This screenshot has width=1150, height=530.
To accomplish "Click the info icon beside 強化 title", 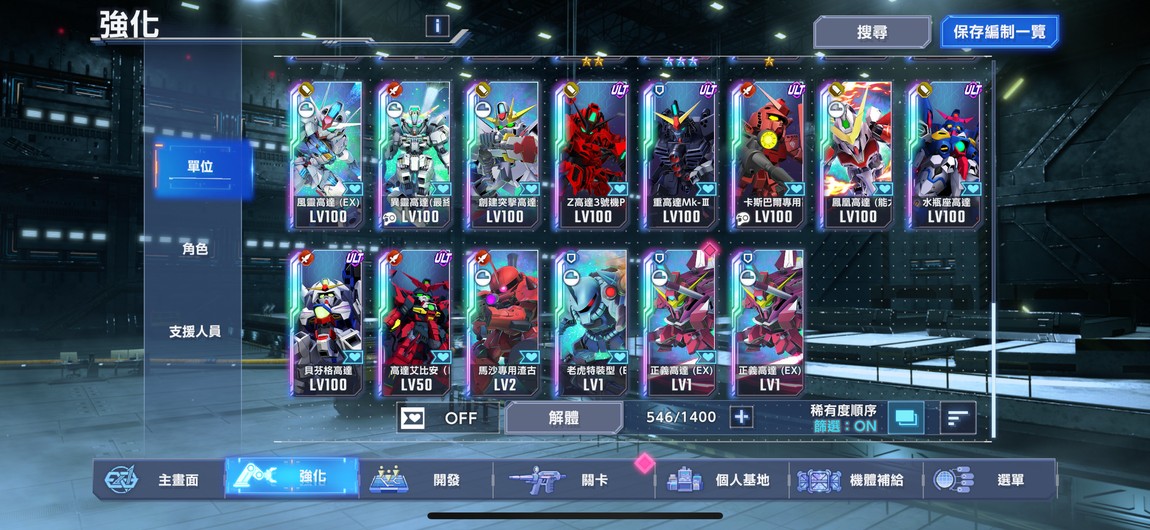I will click(x=436, y=26).
